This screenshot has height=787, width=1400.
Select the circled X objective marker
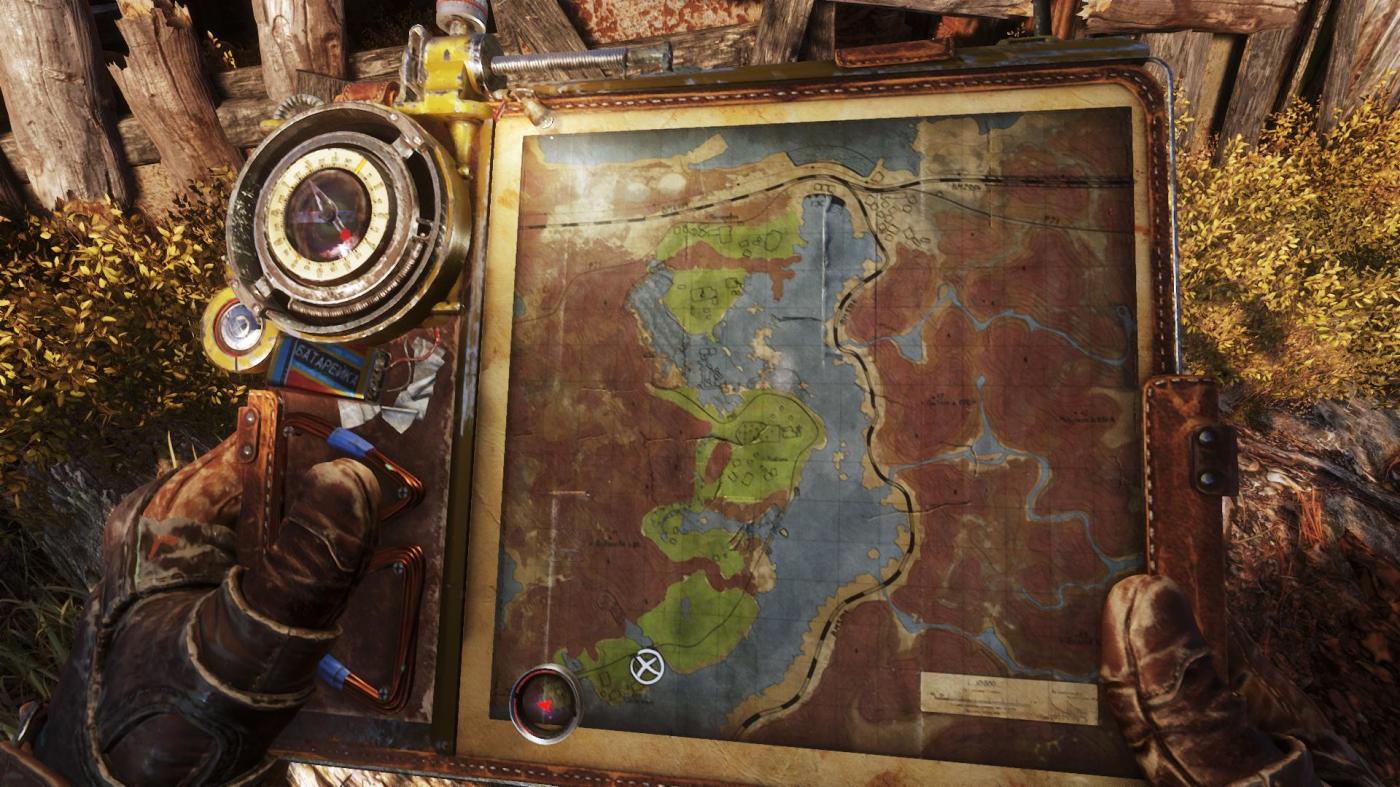(x=647, y=666)
